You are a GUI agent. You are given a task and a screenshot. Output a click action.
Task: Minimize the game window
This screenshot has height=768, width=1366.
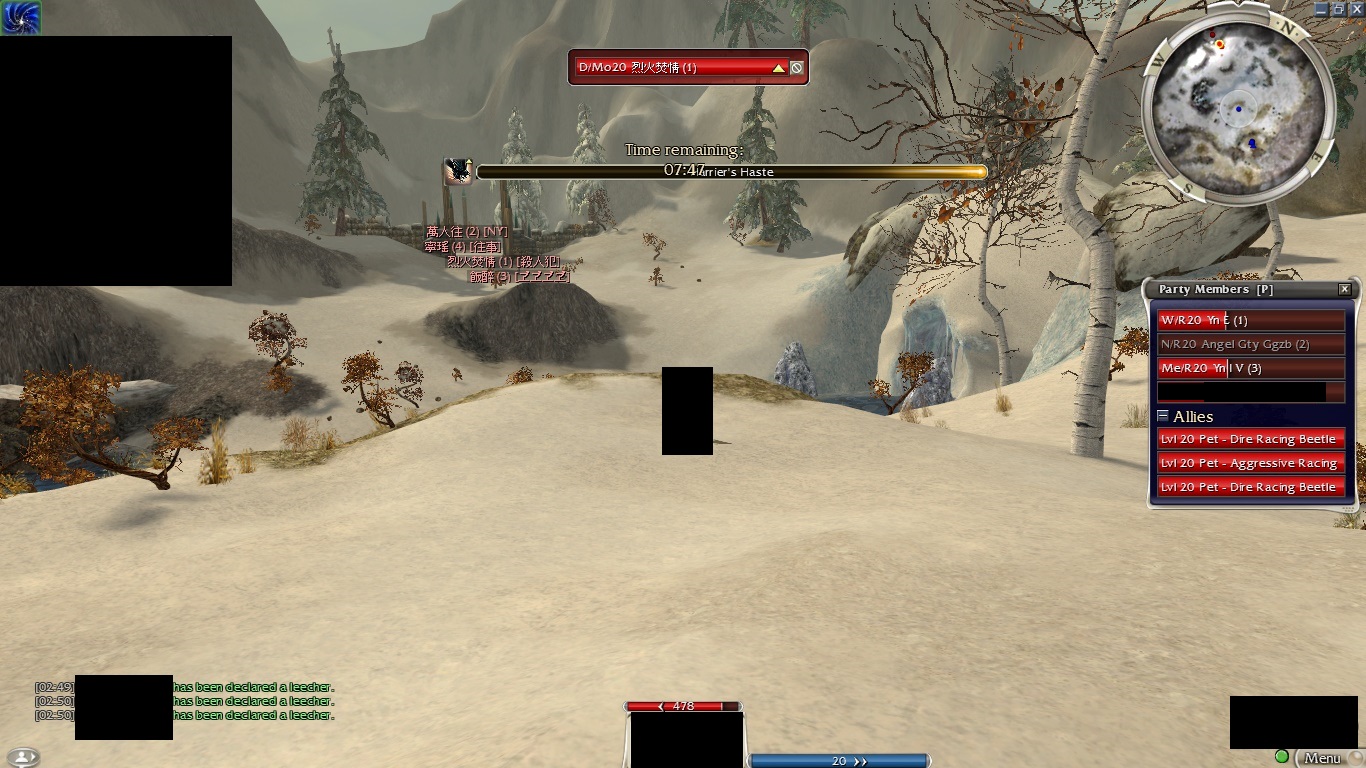pyautogui.click(x=1322, y=8)
